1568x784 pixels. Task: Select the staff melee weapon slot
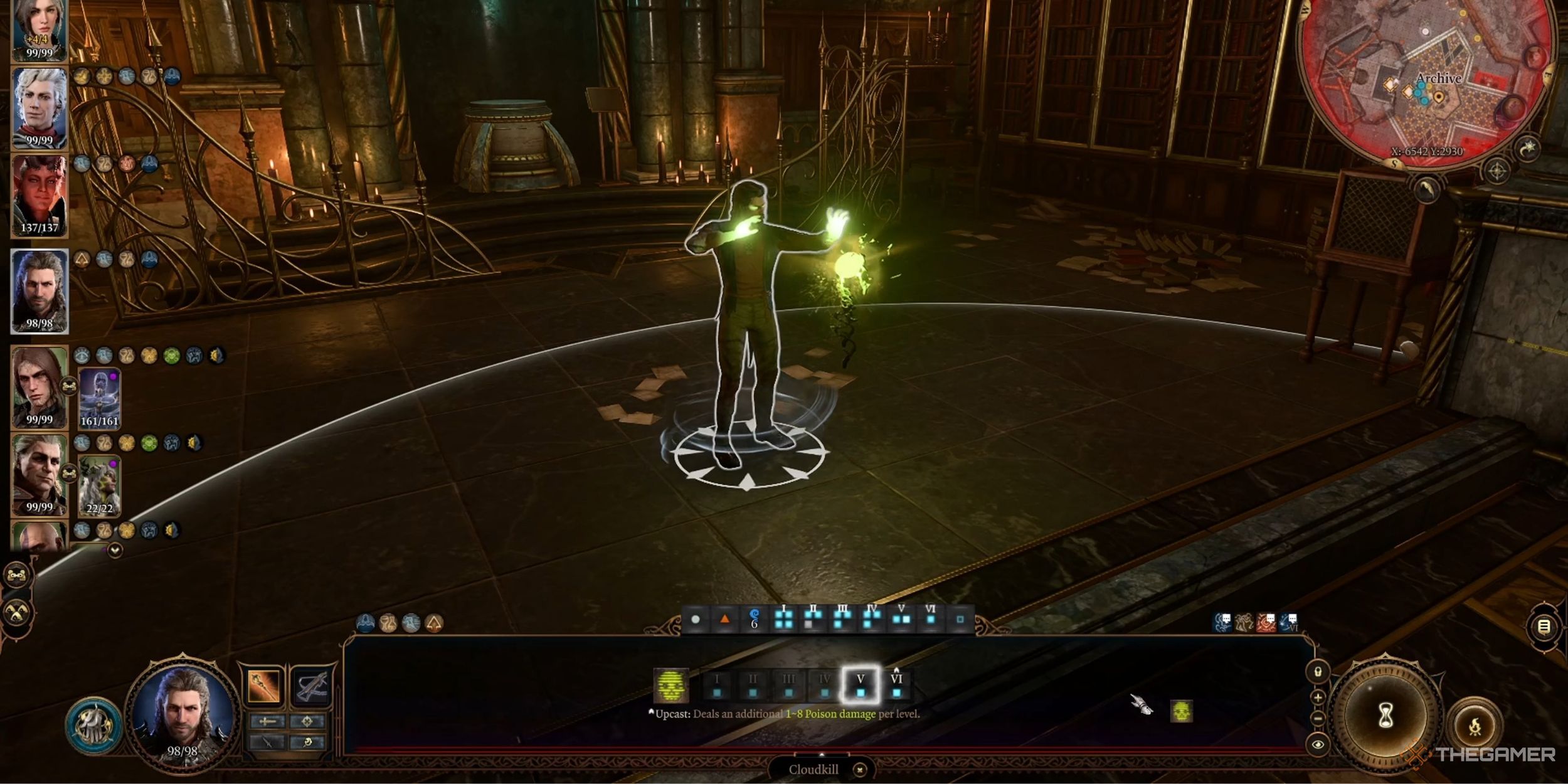pos(264,686)
